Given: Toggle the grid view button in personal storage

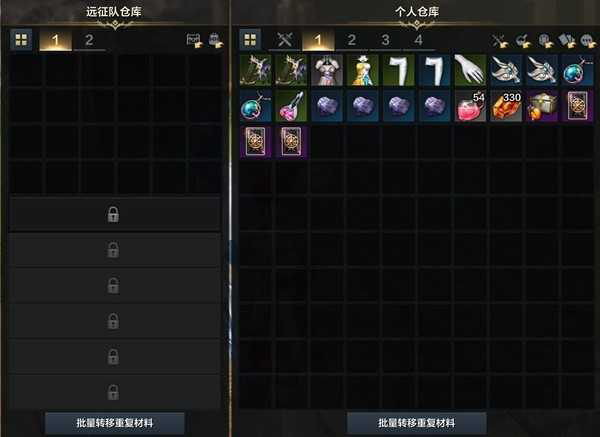Looking at the screenshot, I should (x=250, y=40).
